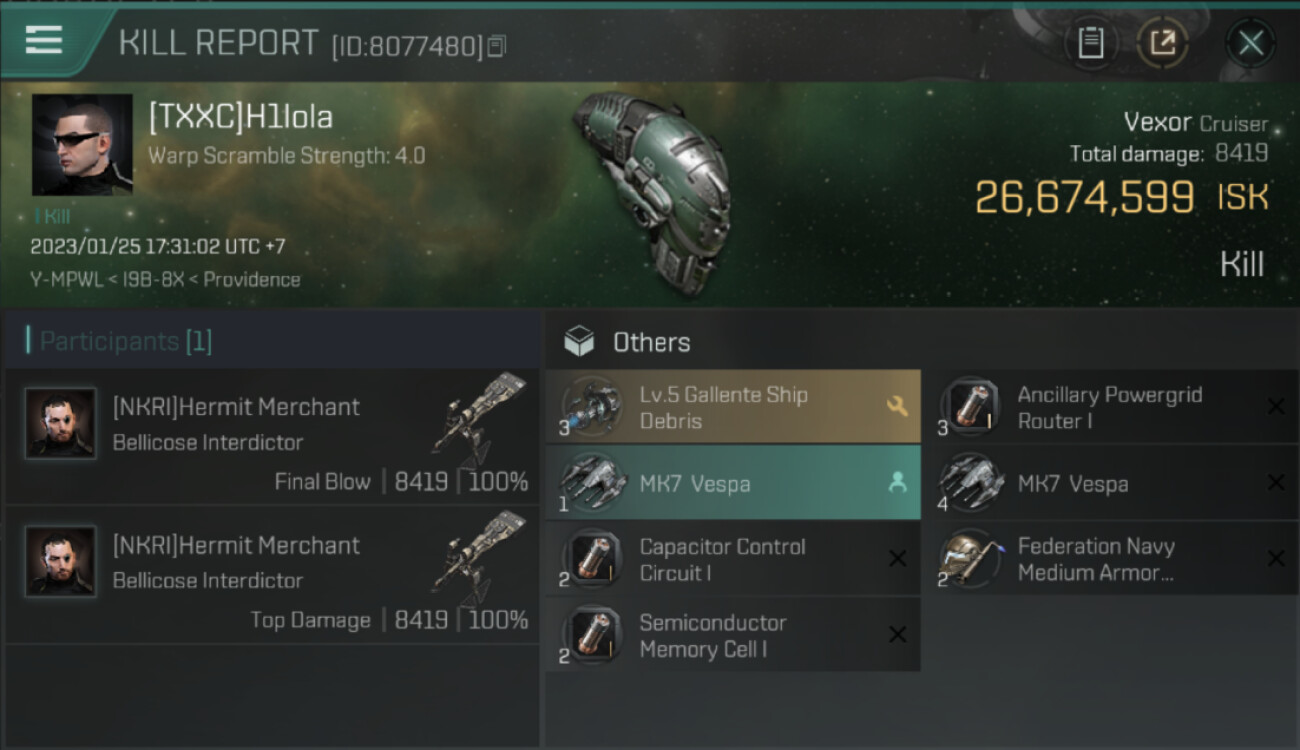Select the Top Damage participant row

(x=272, y=576)
